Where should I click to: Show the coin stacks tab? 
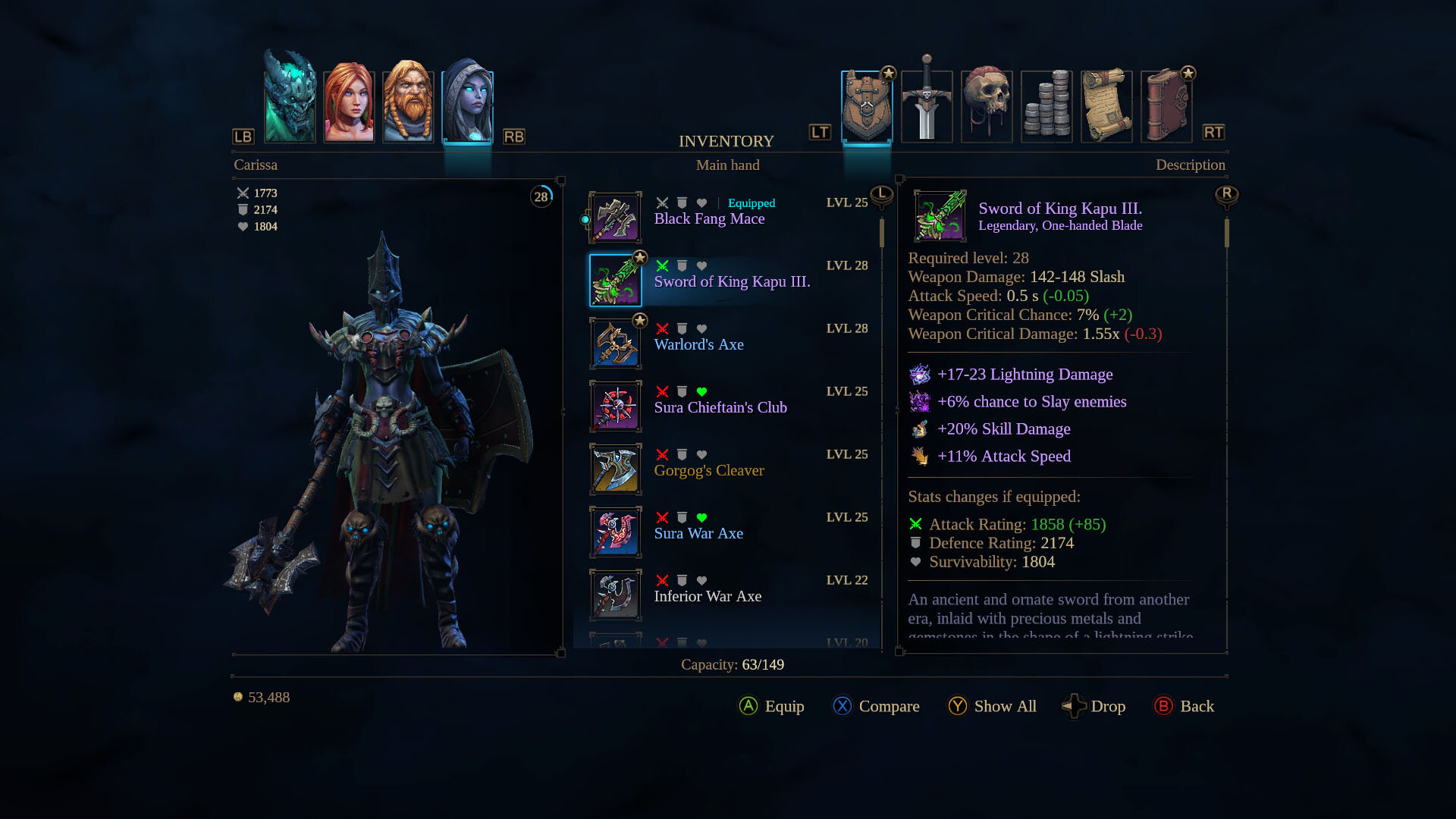[1046, 105]
